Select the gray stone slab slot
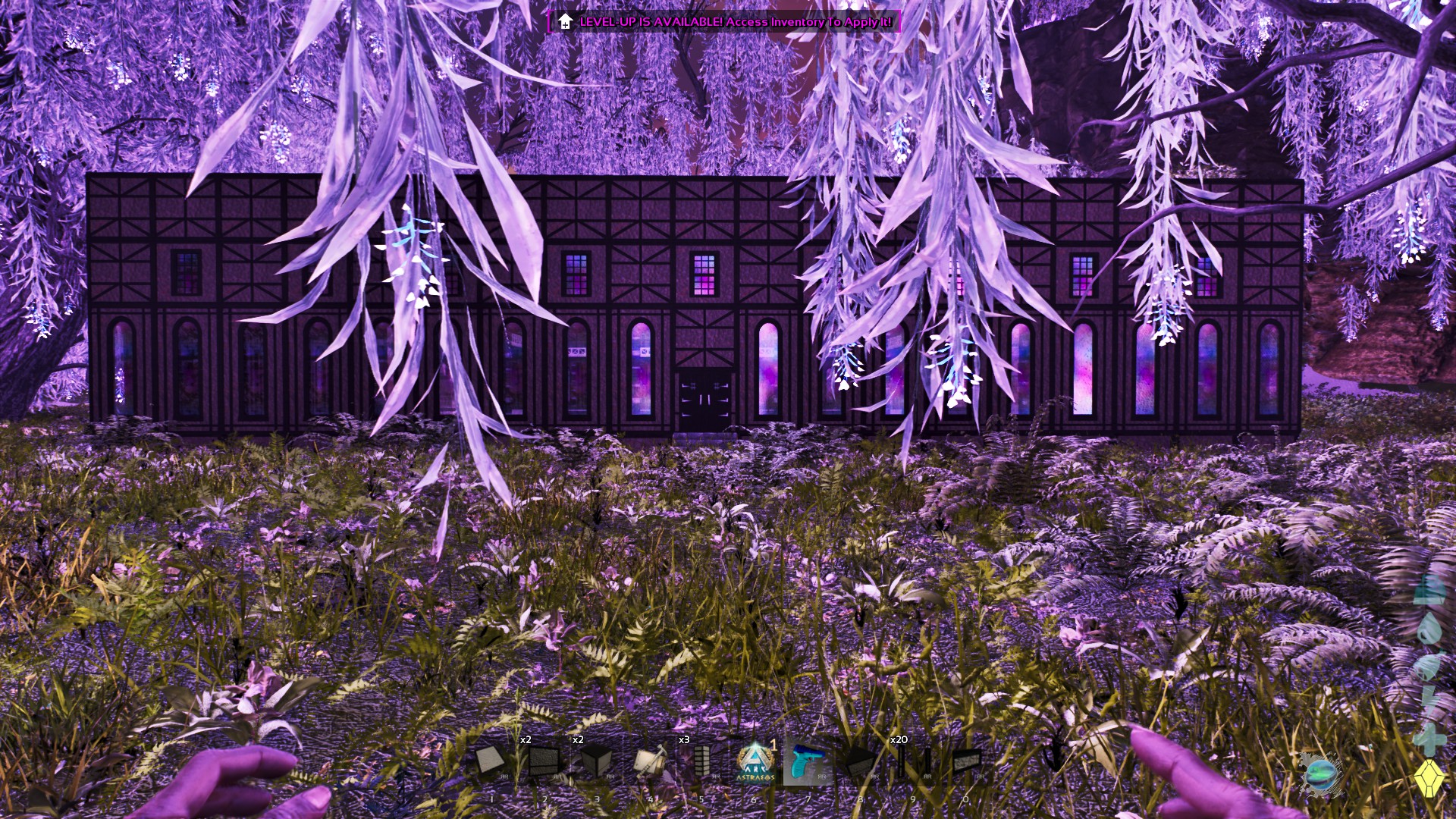1456x819 pixels. click(x=965, y=762)
